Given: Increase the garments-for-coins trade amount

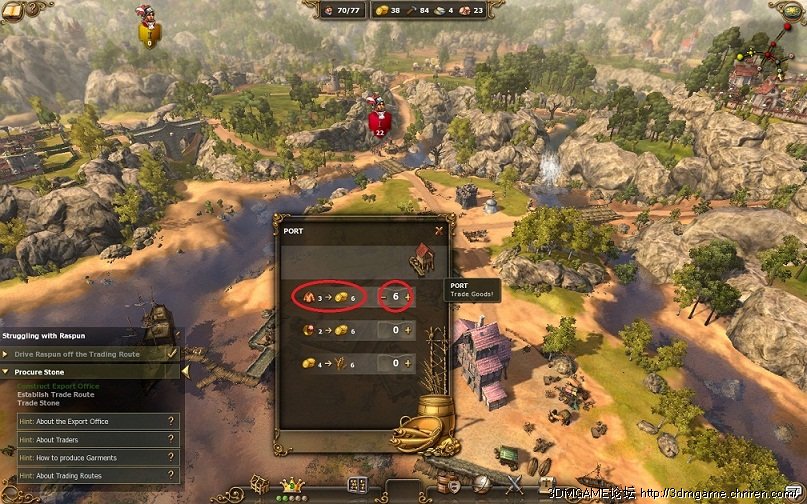Looking at the screenshot, I should tap(408, 297).
